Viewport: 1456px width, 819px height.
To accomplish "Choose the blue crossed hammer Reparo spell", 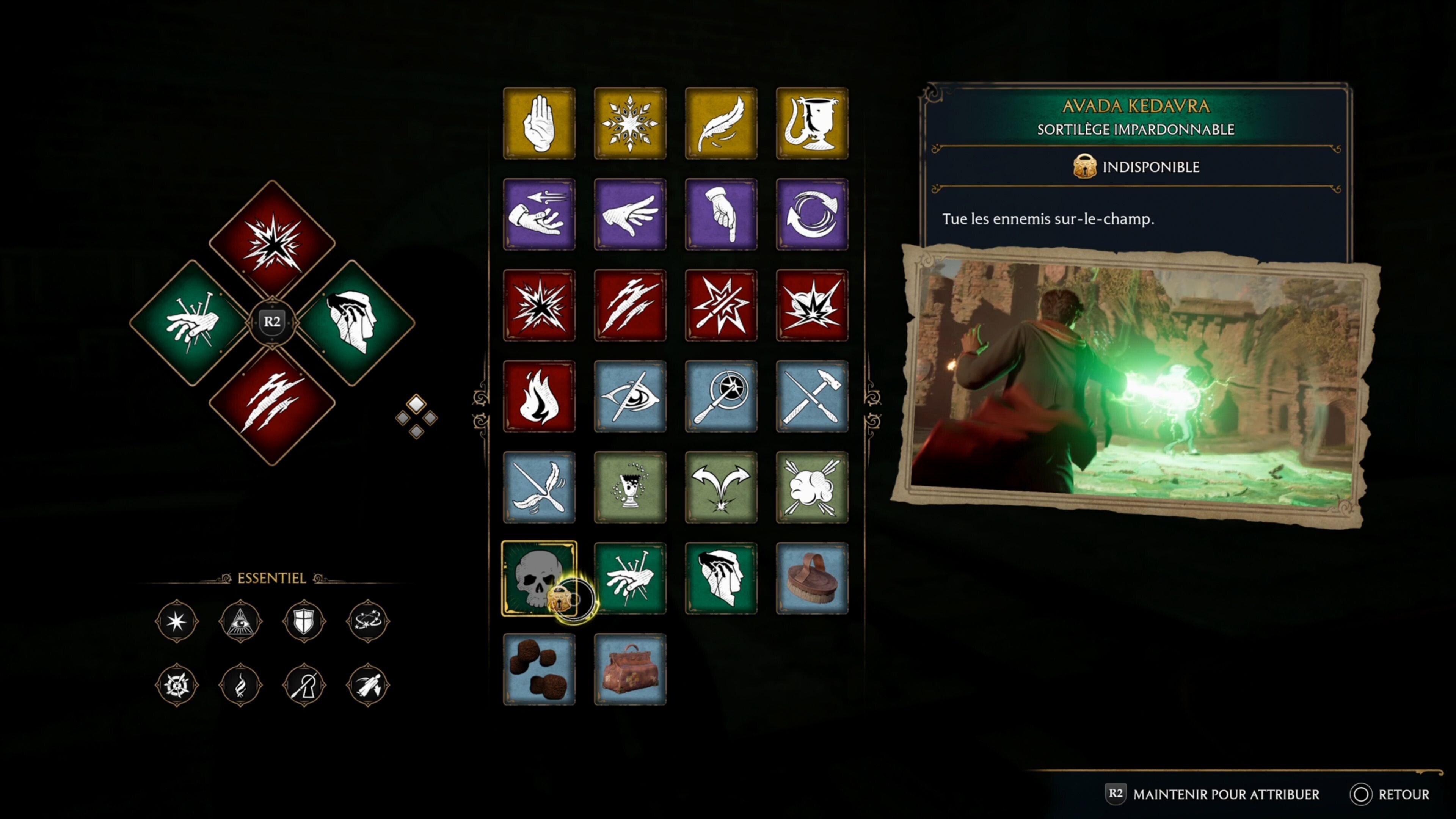I will [x=812, y=396].
